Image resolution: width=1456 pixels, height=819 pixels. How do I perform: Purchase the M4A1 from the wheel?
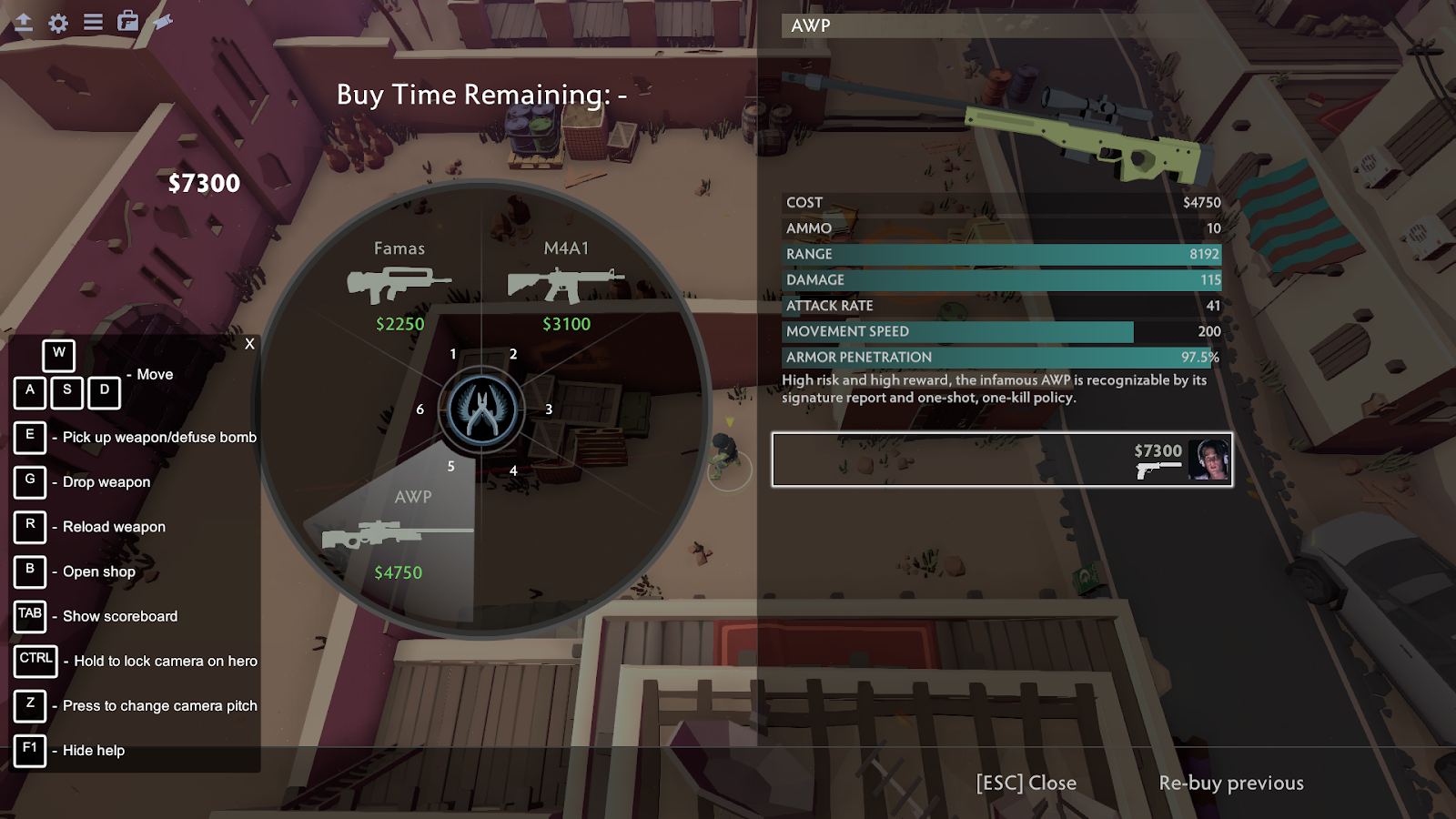[x=566, y=286]
